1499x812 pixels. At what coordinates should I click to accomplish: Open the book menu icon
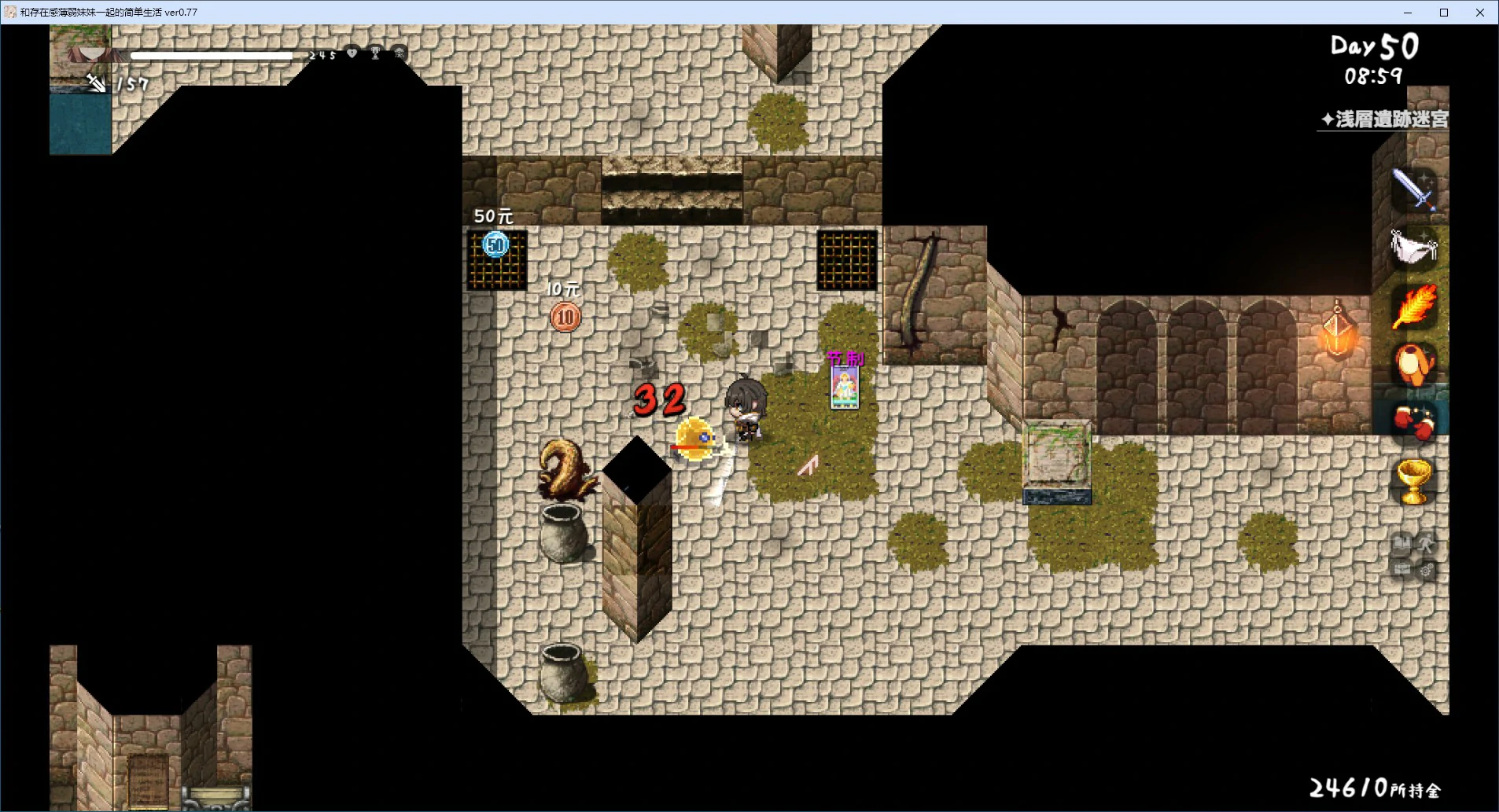(x=1401, y=542)
